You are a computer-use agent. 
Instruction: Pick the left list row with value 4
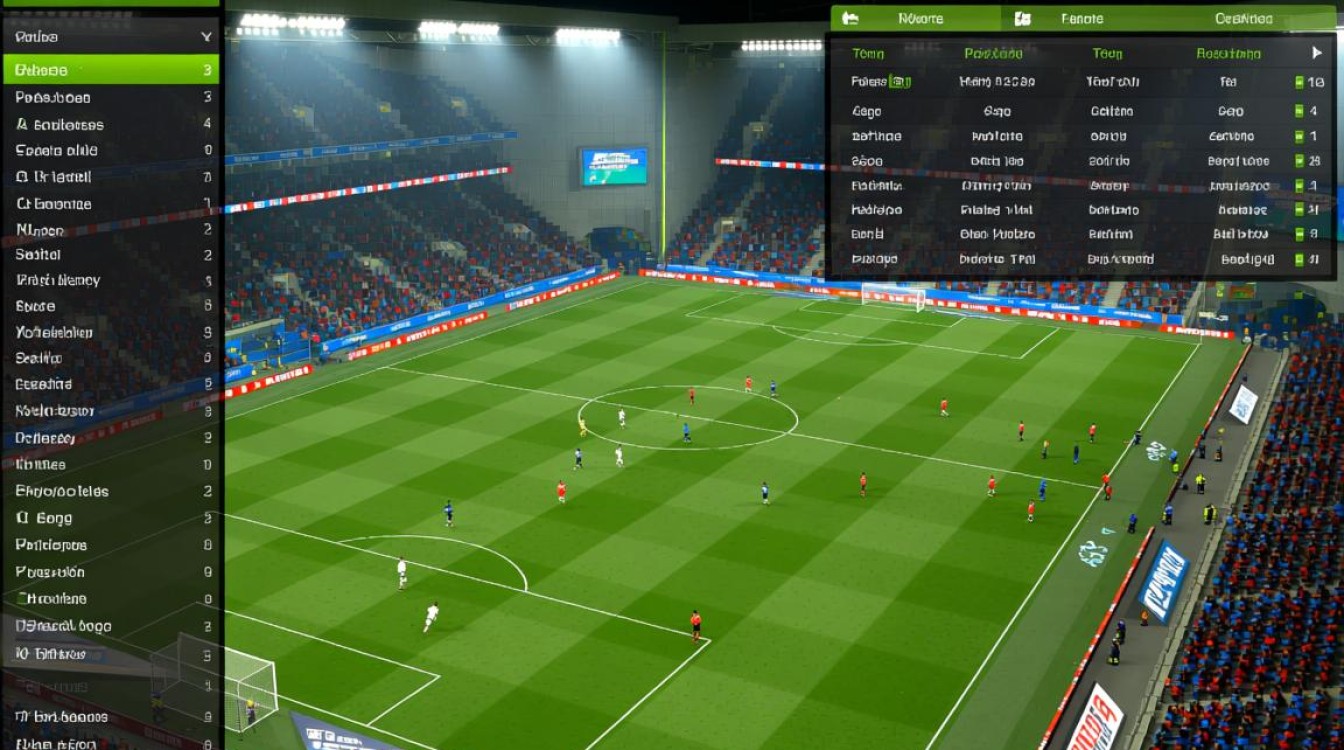point(110,124)
